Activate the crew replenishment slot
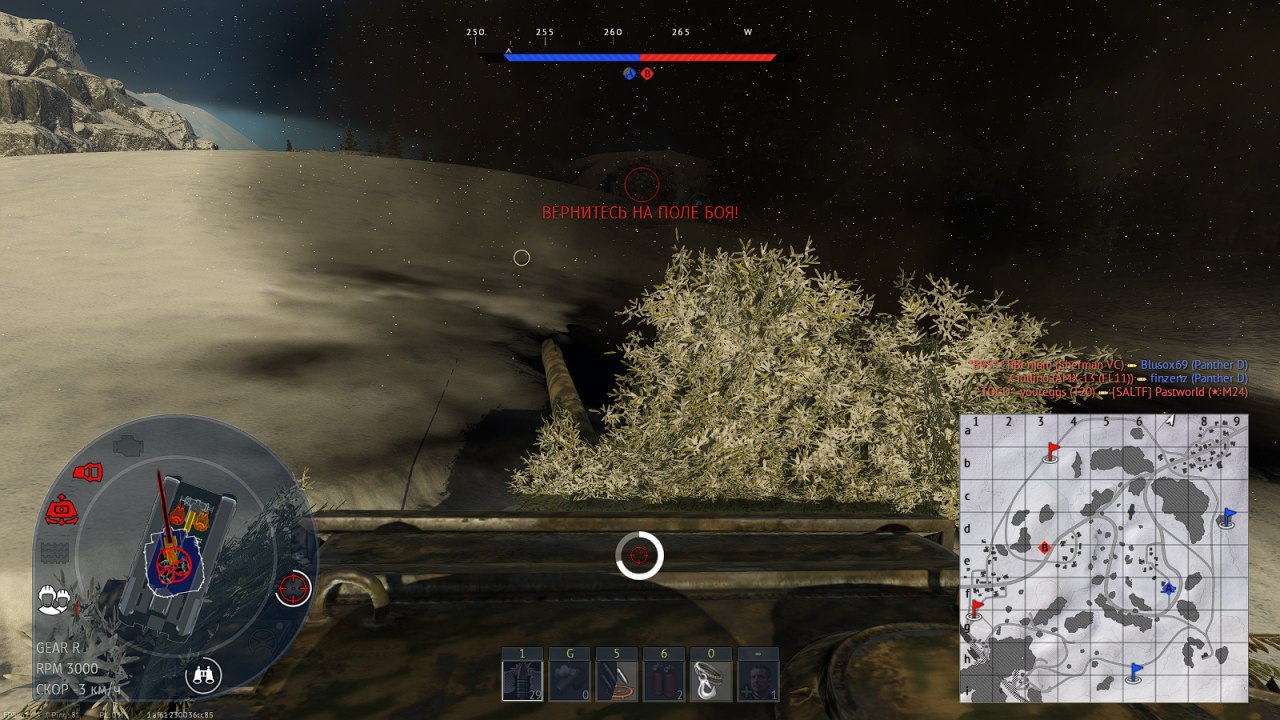This screenshot has width=1280, height=720. click(757, 680)
